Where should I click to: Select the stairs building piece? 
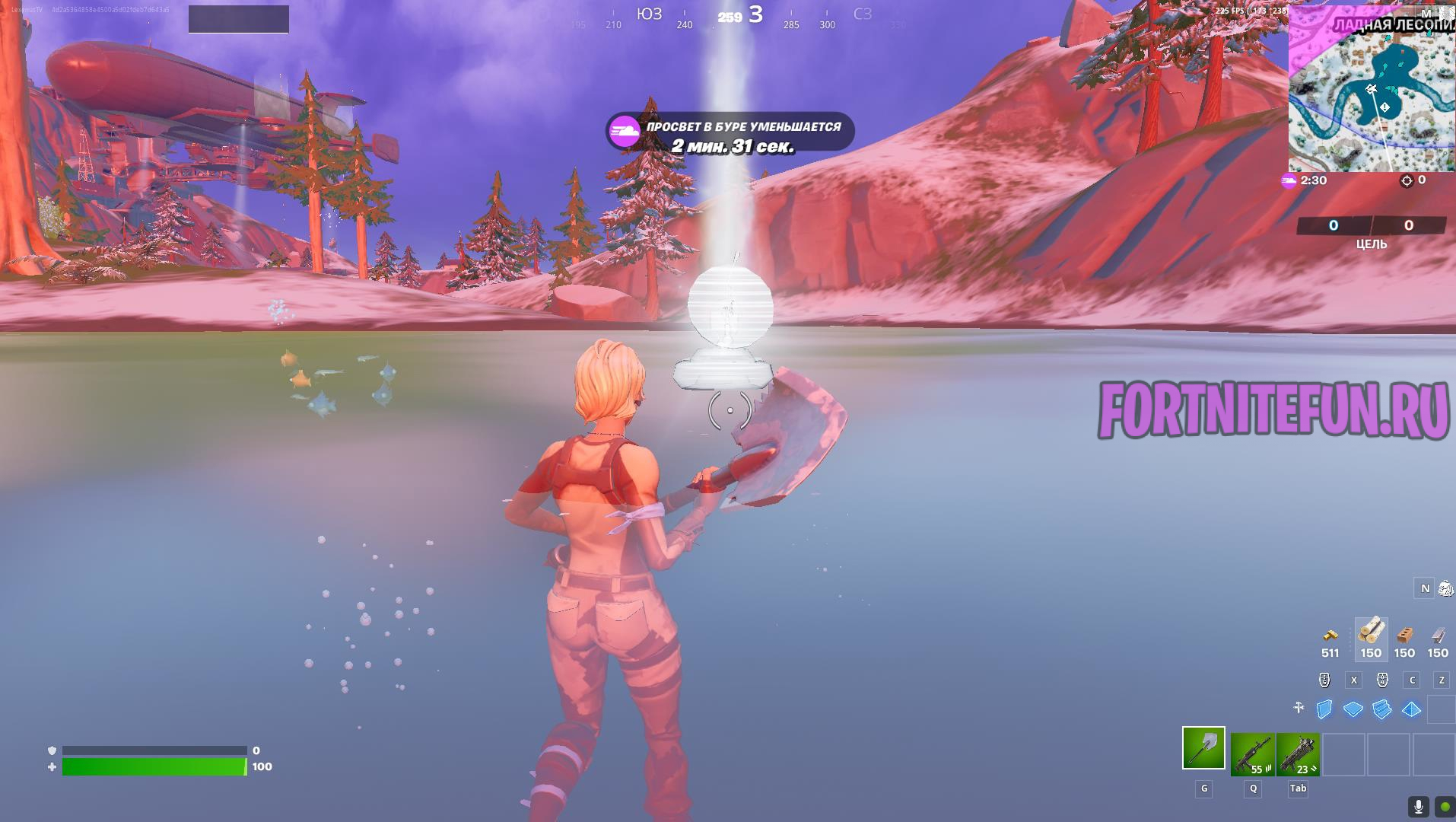tap(1382, 709)
